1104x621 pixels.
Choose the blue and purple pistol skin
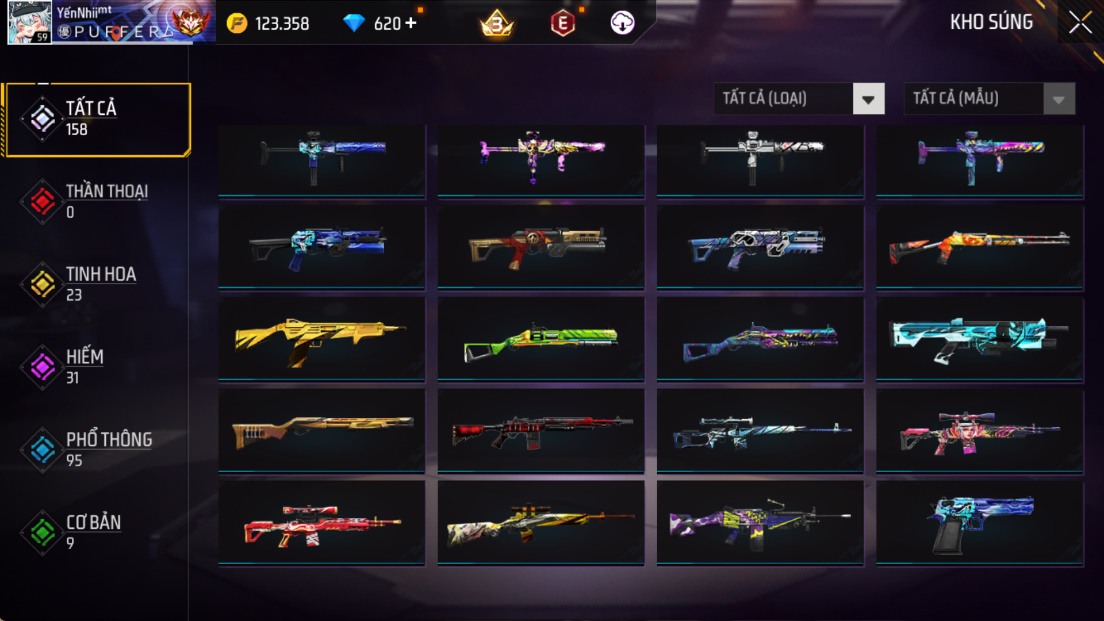tap(980, 522)
